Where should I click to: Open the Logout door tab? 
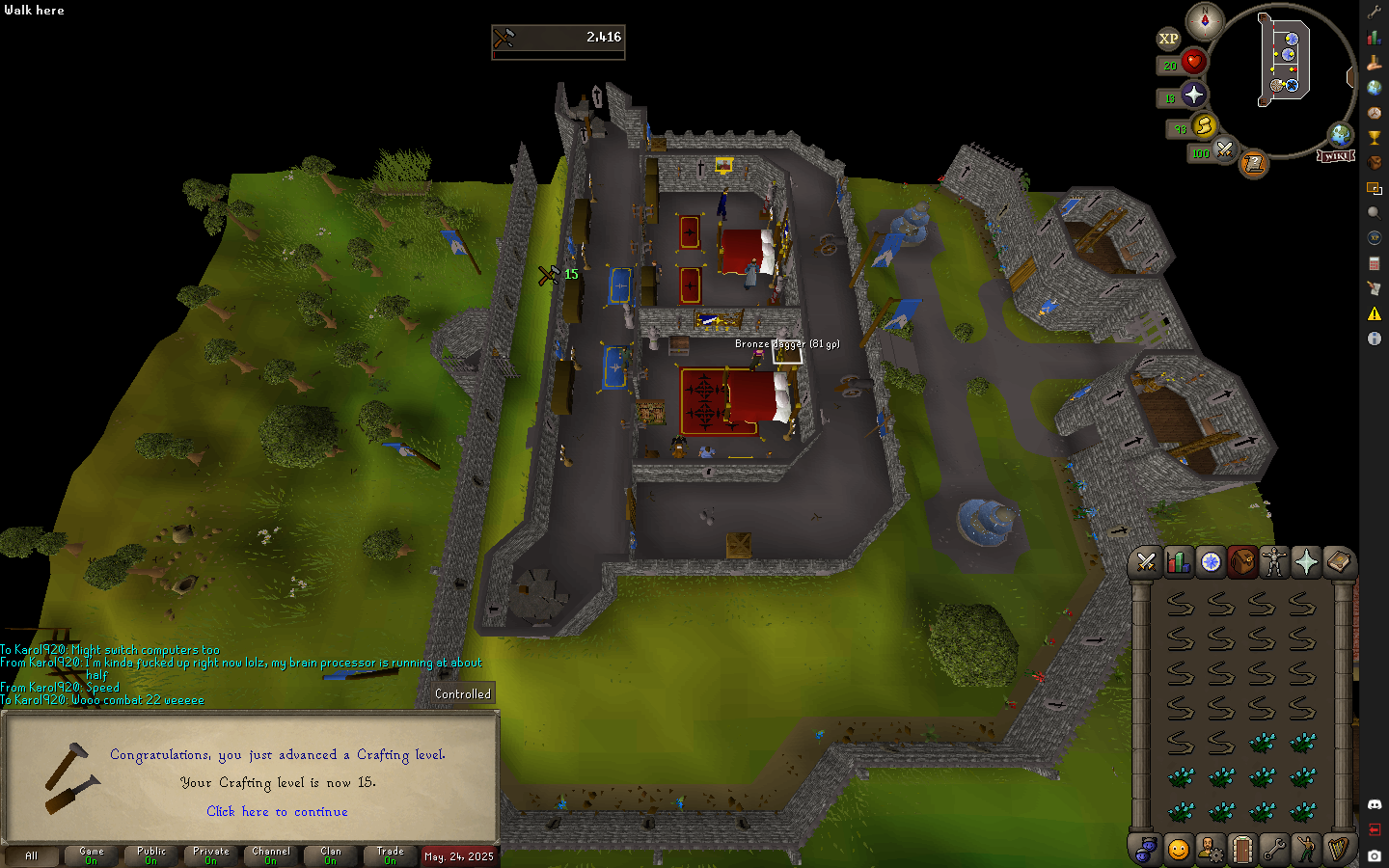point(1242,849)
